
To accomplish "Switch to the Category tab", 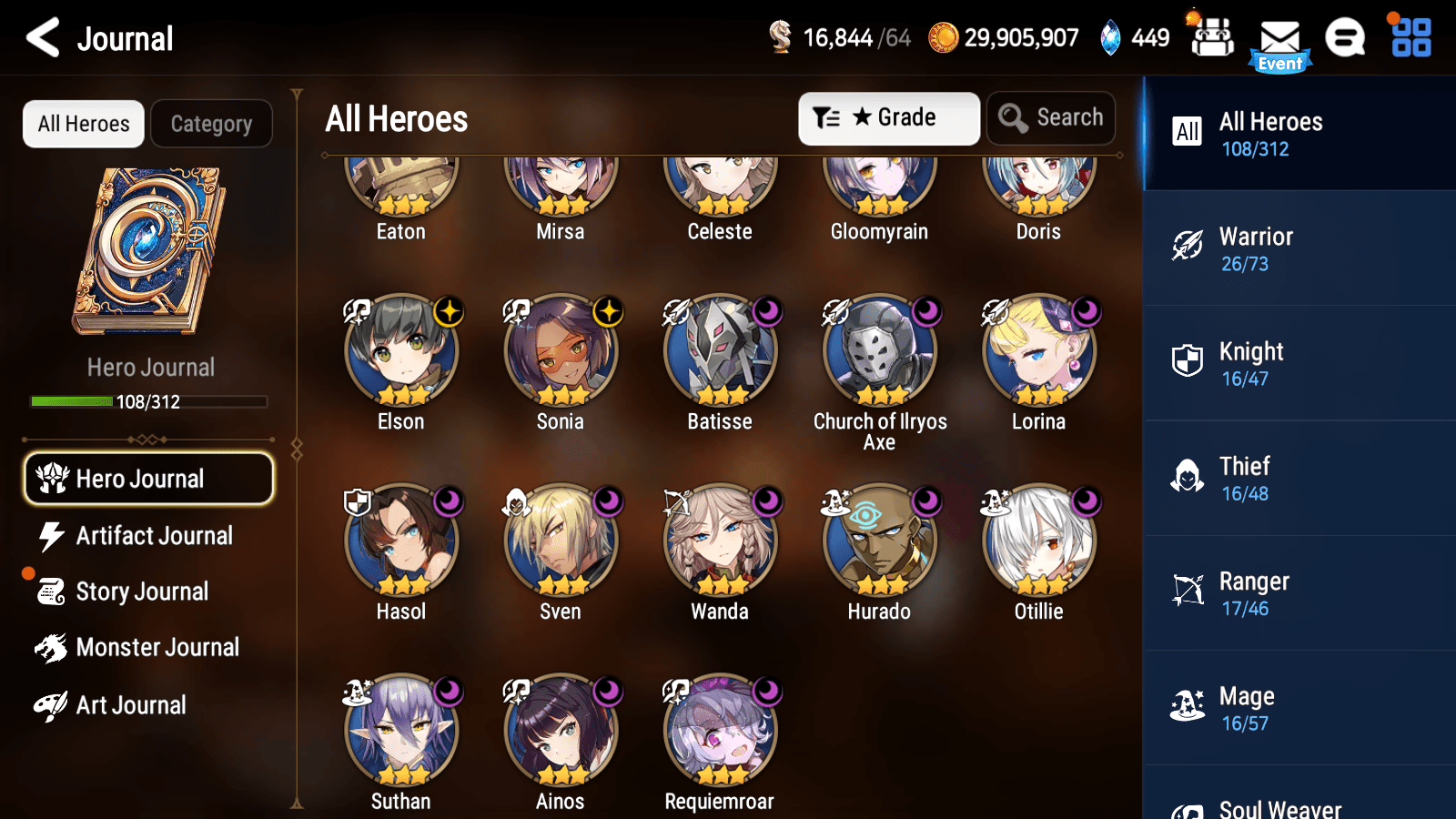I will click(x=212, y=124).
